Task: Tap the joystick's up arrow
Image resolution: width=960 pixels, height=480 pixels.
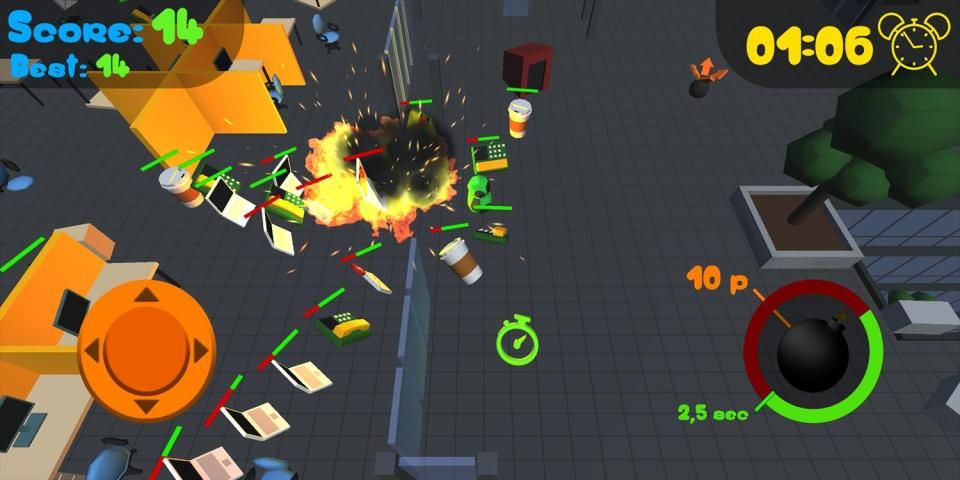Action: [146, 295]
